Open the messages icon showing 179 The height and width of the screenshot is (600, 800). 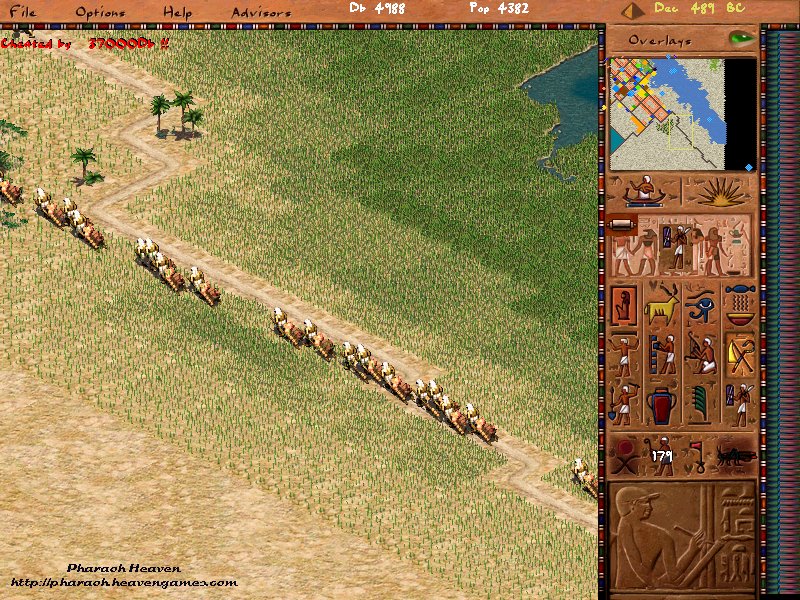(661, 455)
